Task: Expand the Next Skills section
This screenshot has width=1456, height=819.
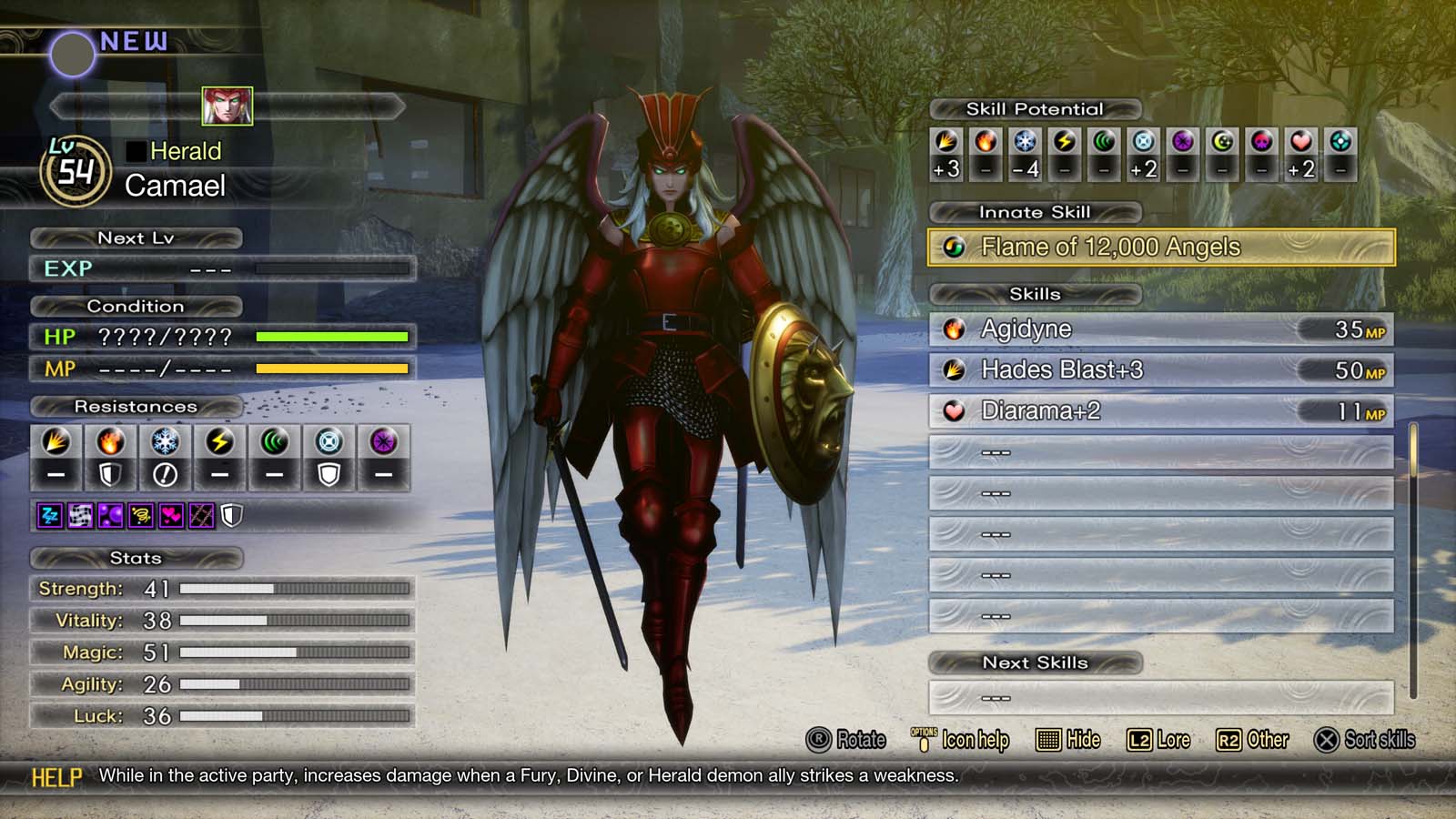Action: (1034, 663)
